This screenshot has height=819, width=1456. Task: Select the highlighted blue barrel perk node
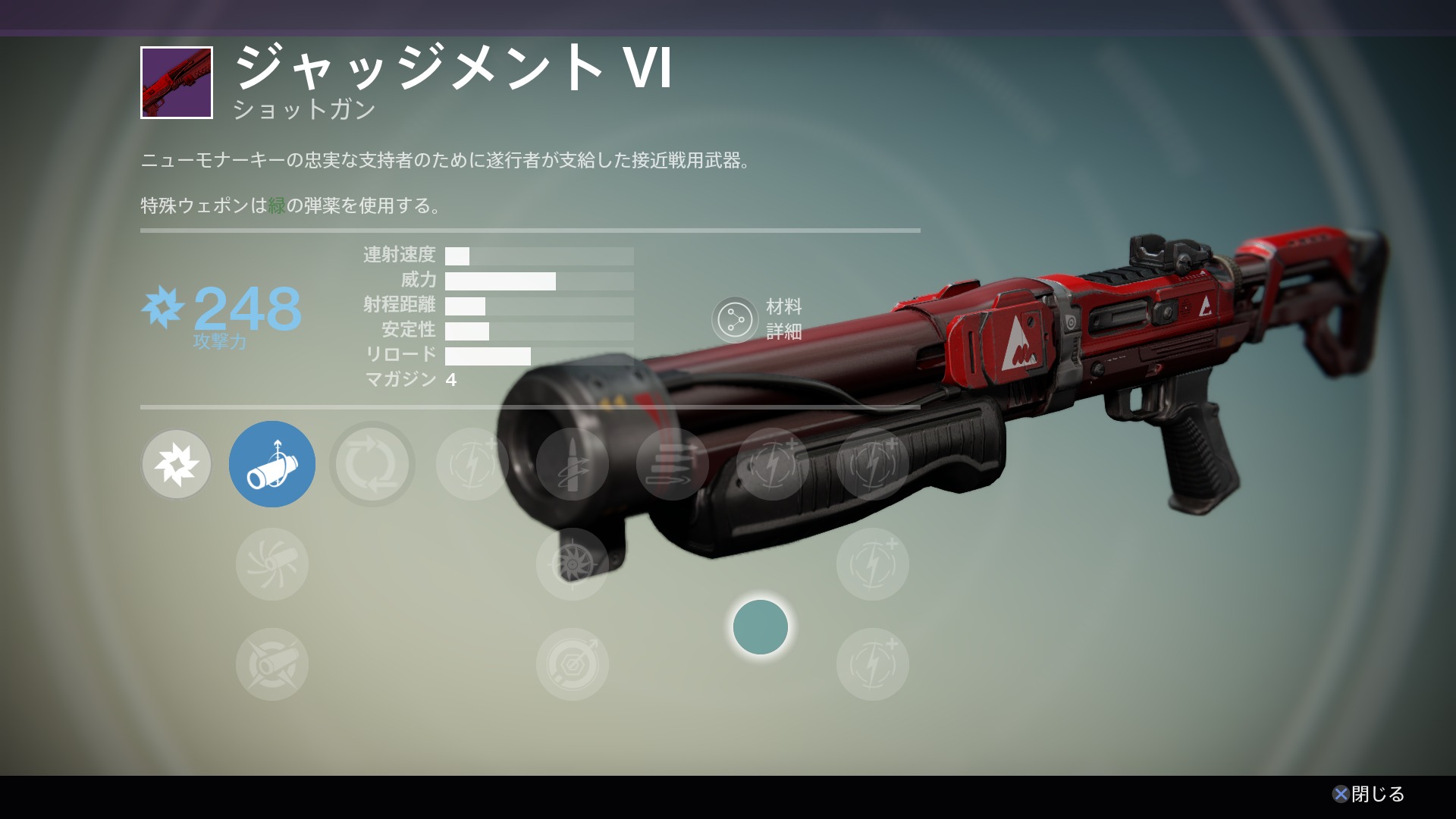[x=271, y=464]
